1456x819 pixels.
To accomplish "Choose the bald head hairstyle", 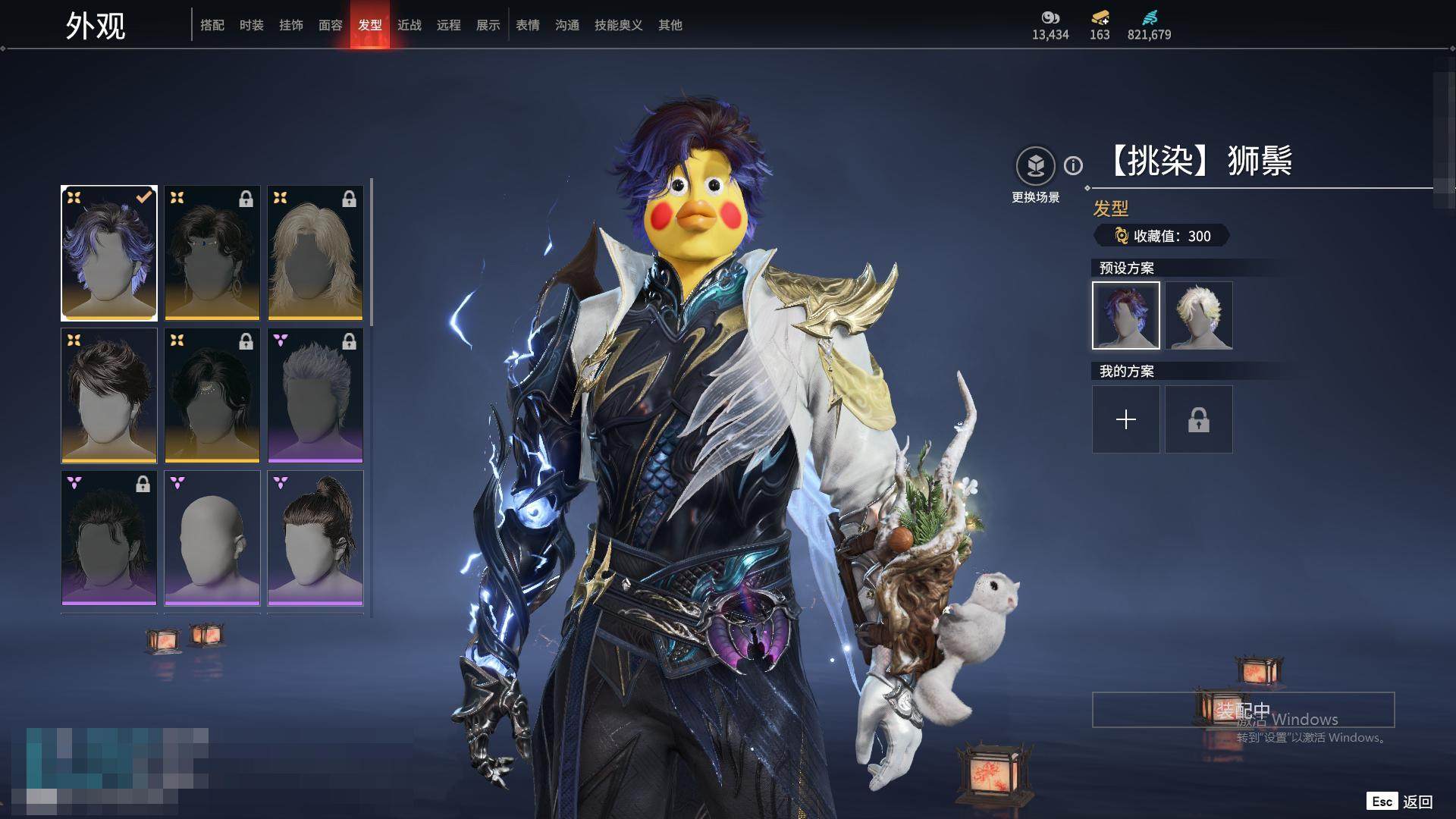I will tap(212, 538).
